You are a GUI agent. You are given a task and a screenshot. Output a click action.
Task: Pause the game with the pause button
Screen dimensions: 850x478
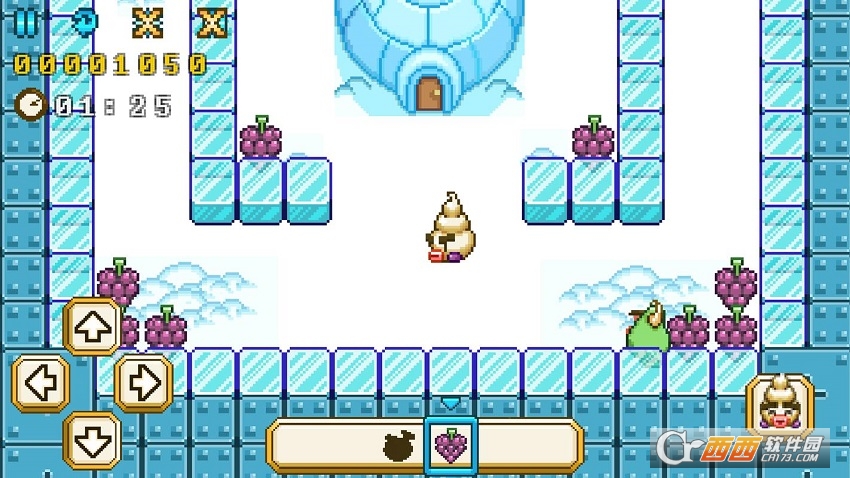click(27, 21)
